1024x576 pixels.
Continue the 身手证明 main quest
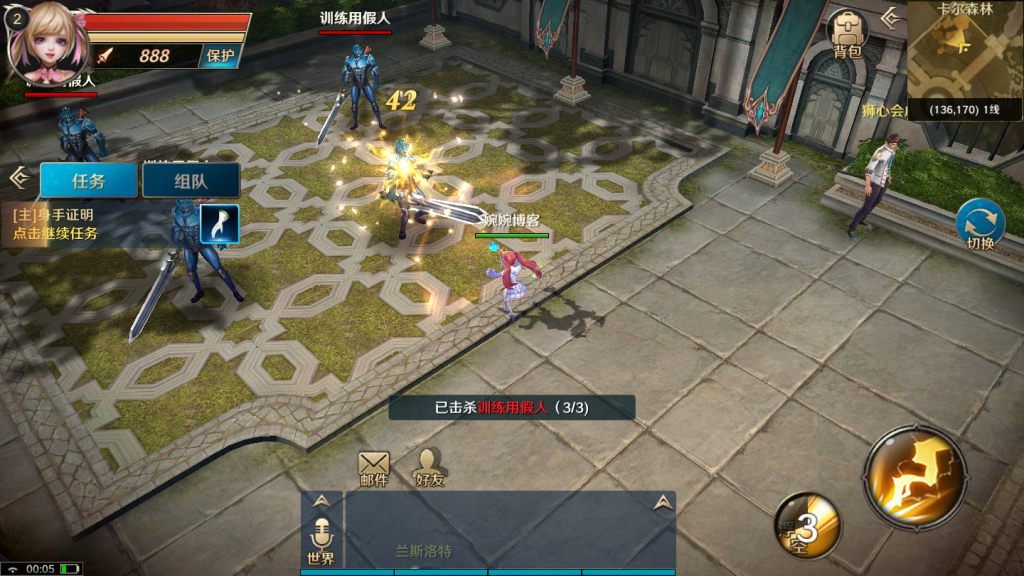58,224
